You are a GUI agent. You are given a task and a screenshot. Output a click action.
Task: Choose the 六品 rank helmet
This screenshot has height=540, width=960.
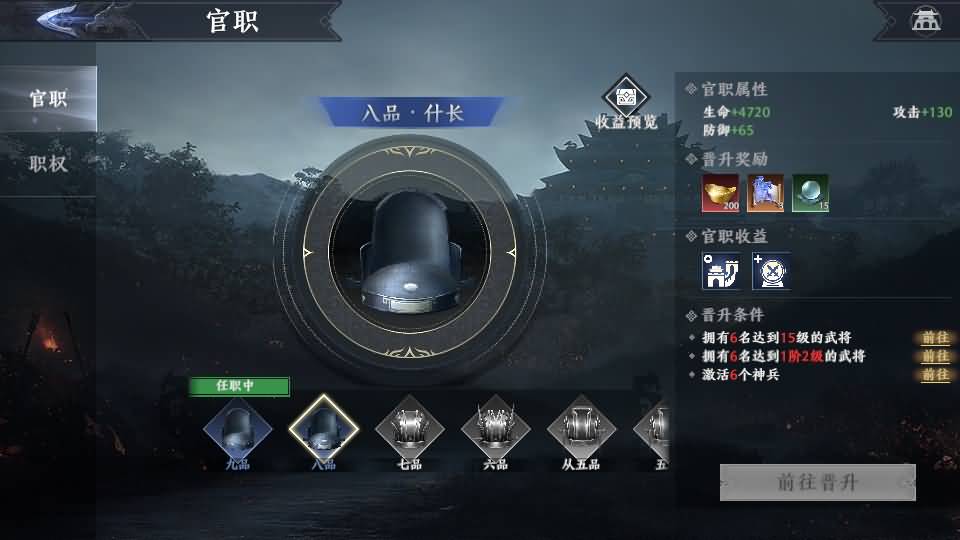tap(495, 430)
